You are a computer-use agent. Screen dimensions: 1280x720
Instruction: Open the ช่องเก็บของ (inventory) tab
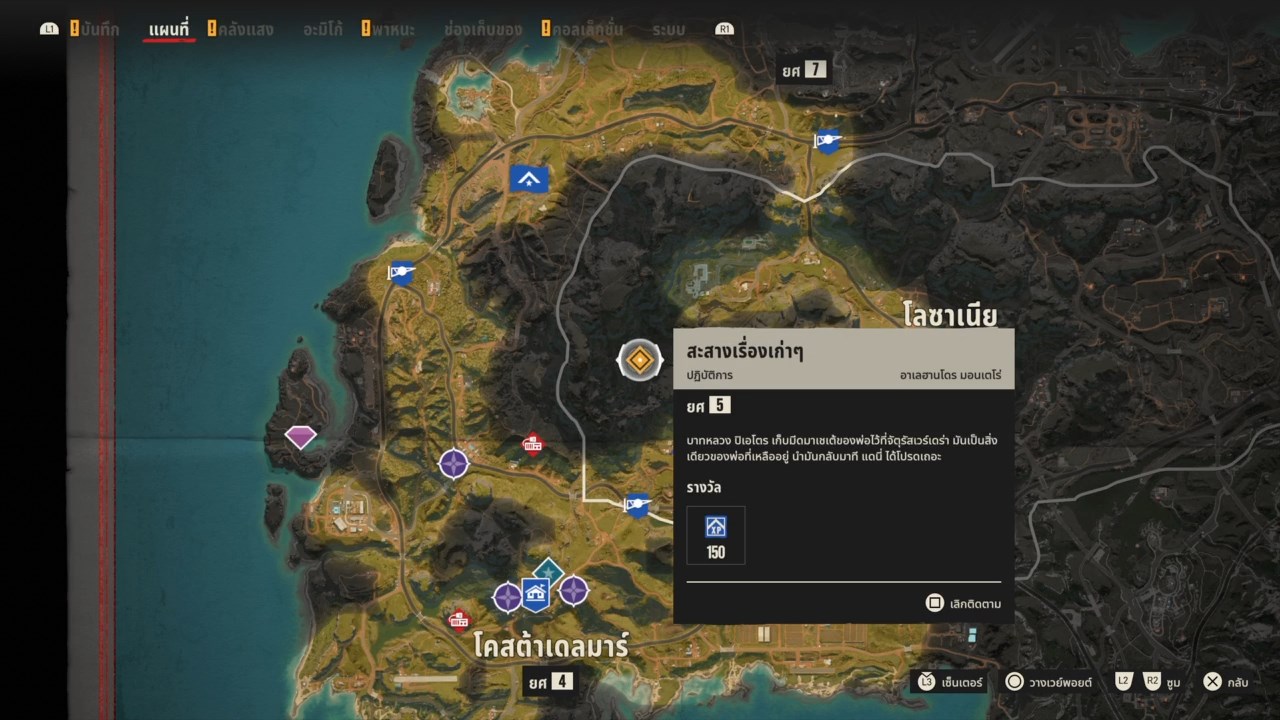pyautogui.click(x=482, y=30)
